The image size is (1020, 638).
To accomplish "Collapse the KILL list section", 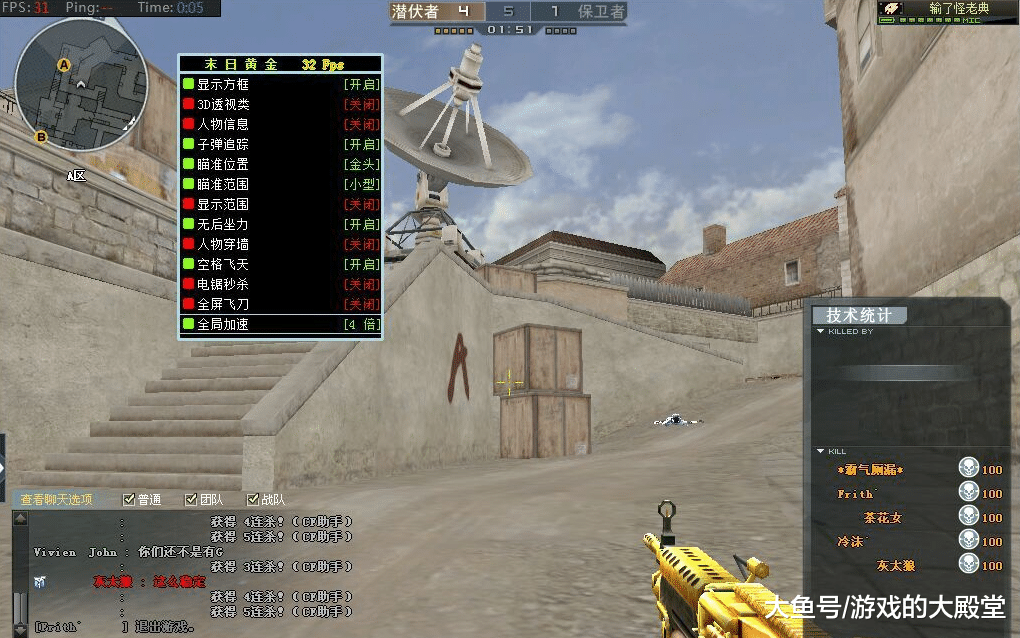I will coord(821,452).
